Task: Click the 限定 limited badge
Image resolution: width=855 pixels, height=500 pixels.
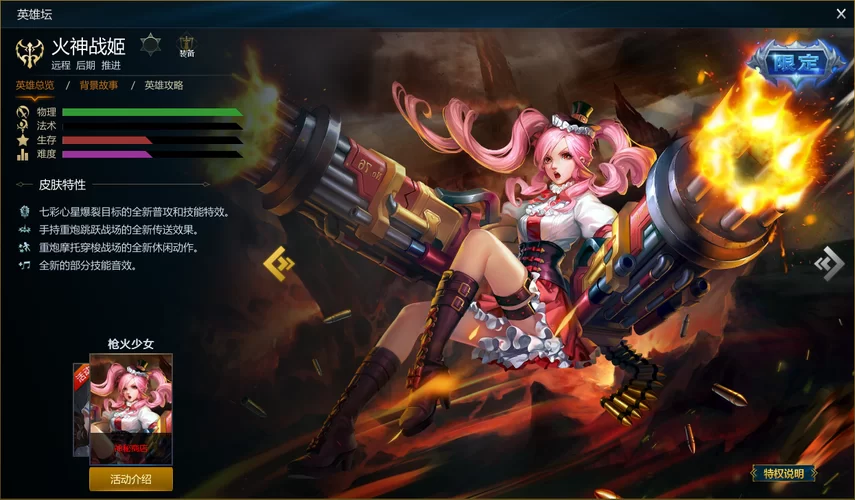Action: pyautogui.click(x=796, y=64)
